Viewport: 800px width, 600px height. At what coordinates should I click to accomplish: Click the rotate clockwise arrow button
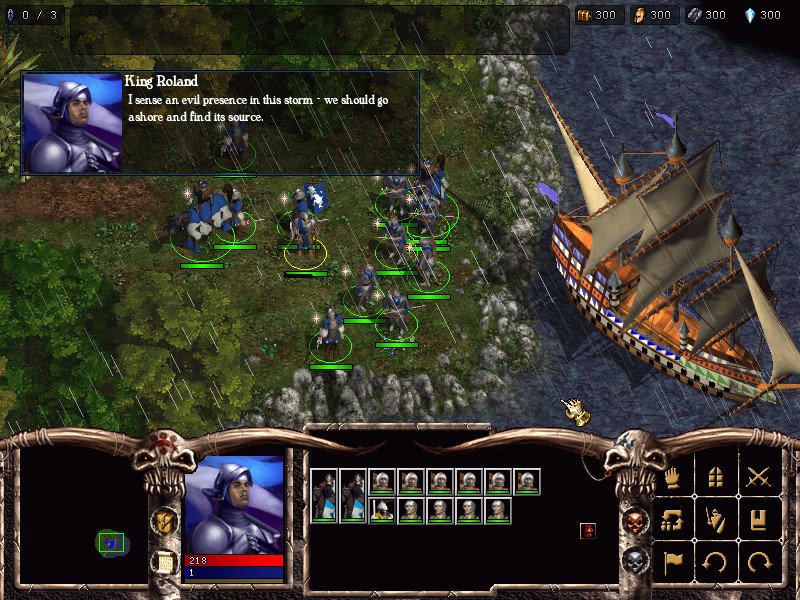point(760,562)
